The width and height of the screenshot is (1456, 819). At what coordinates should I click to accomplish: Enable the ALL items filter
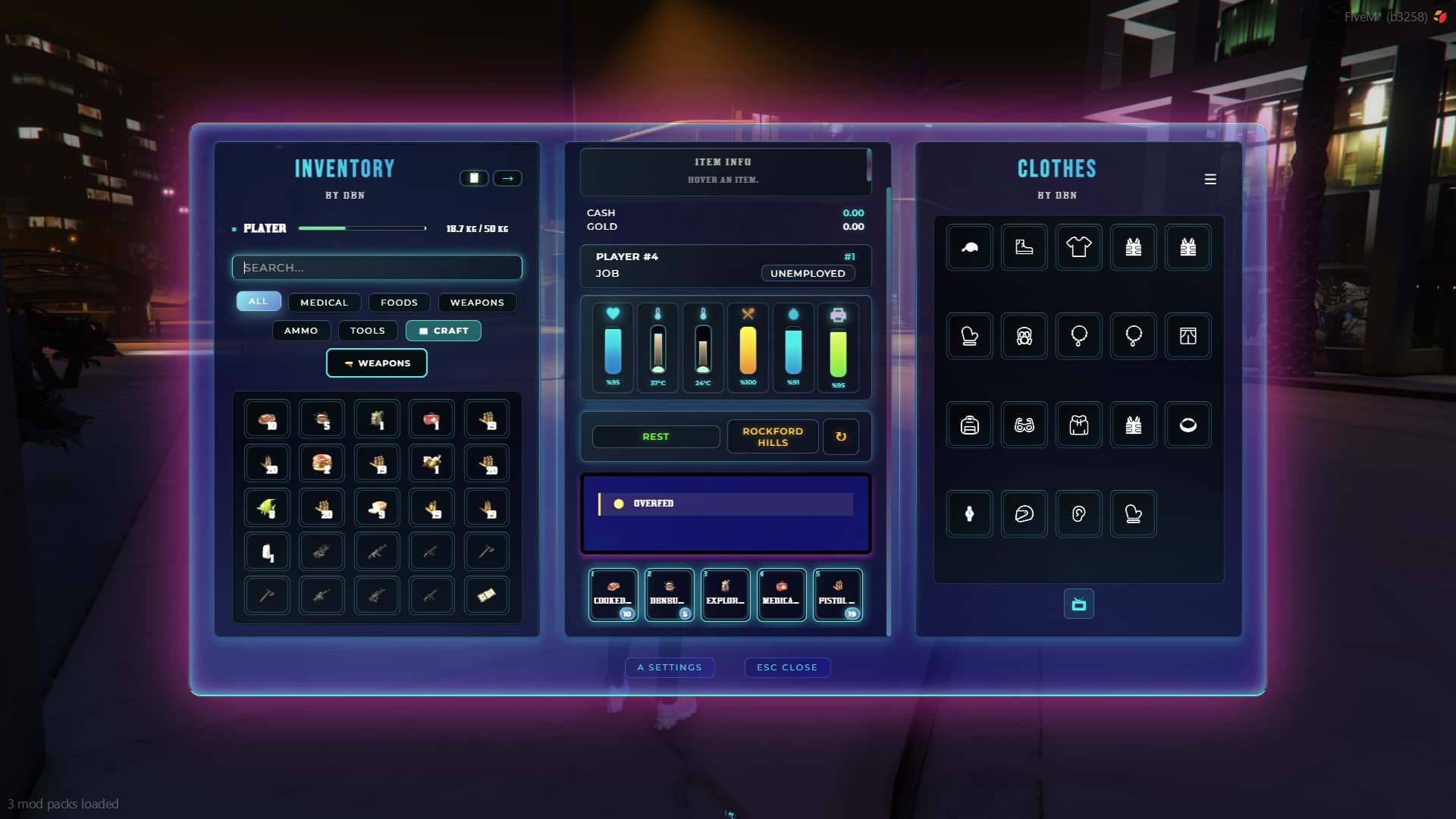258,301
